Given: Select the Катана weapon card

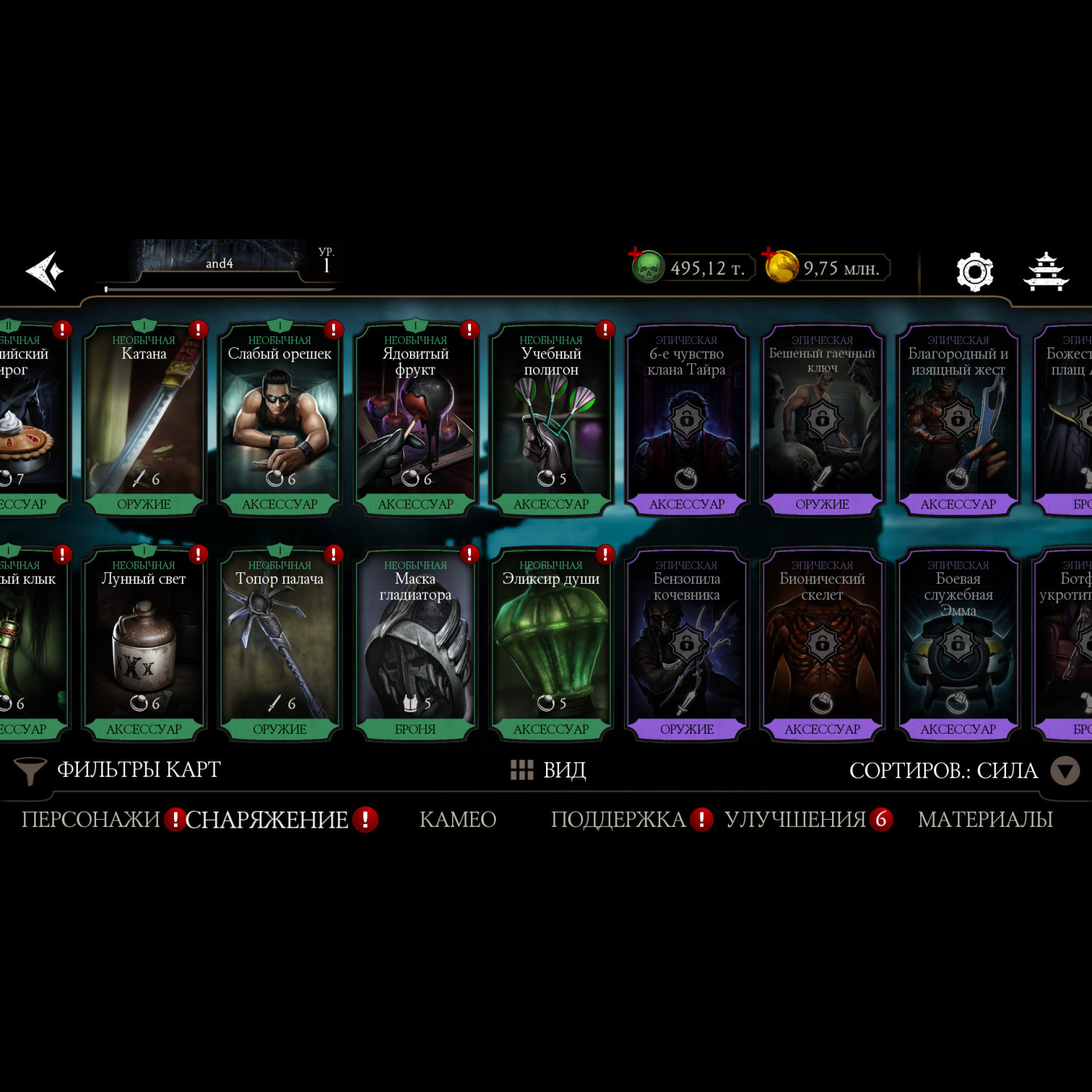Looking at the screenshot, I should (143, 419).
